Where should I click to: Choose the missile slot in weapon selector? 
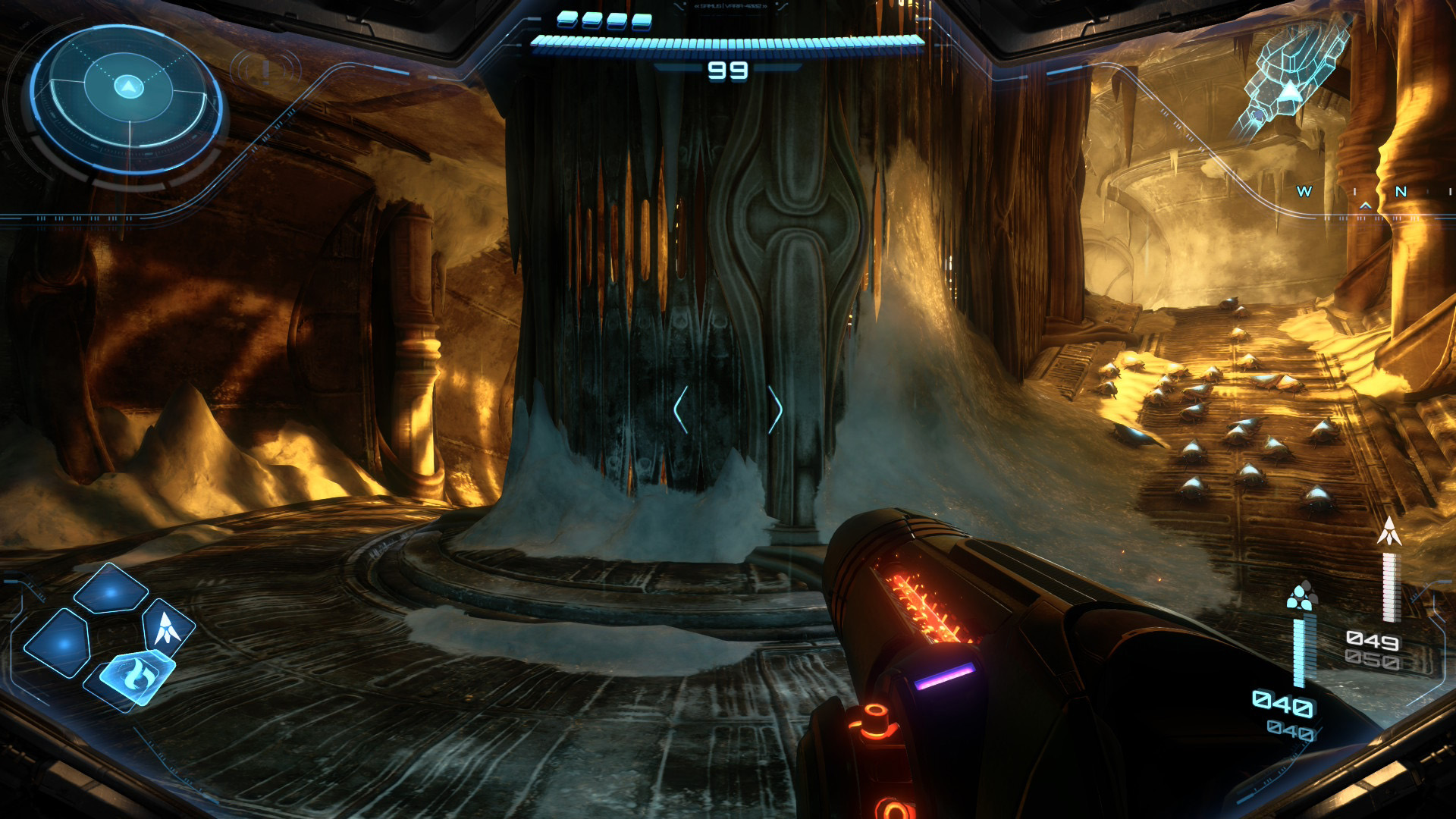[167, 628]
